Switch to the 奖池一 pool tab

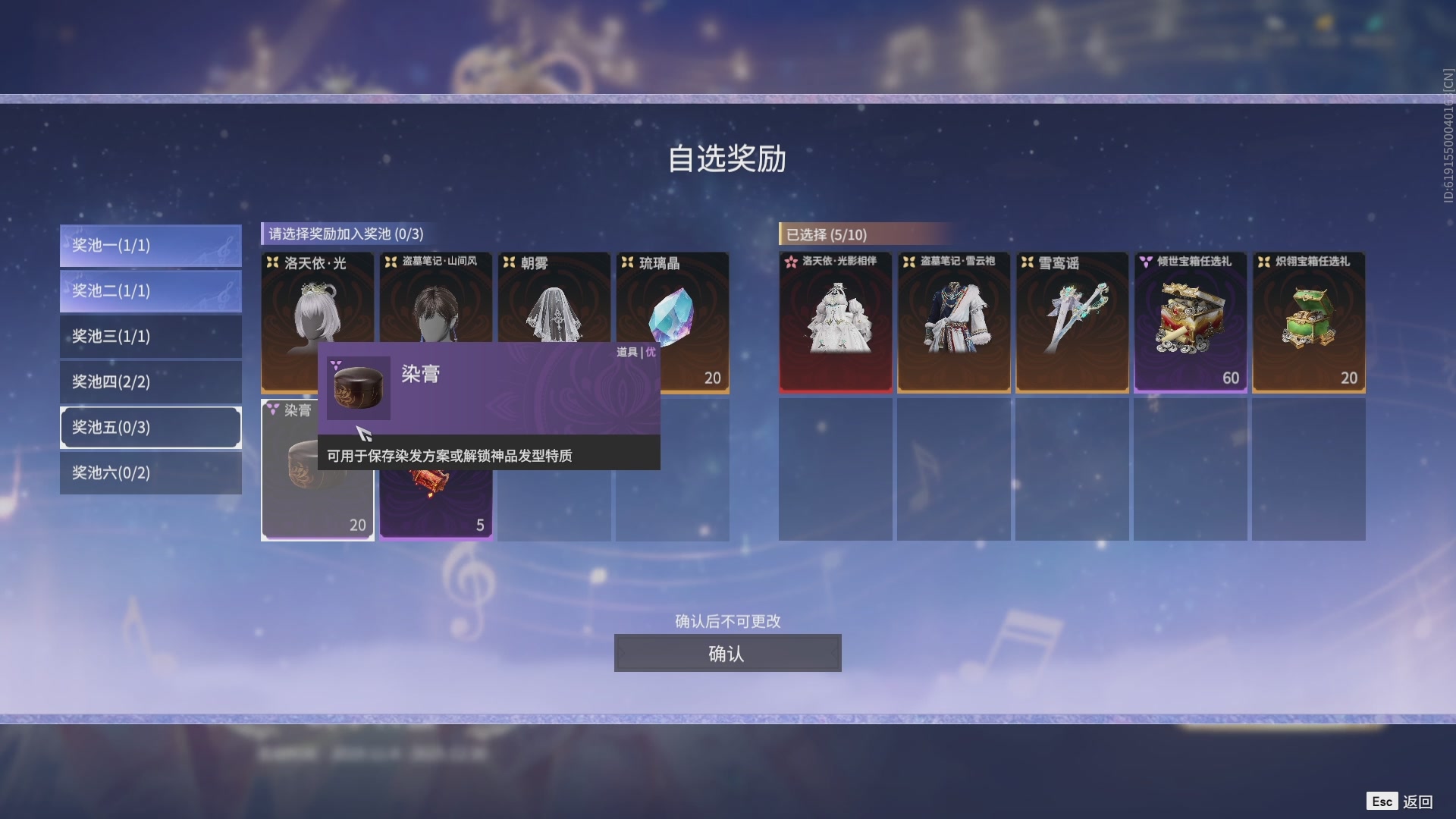point(150,245)
